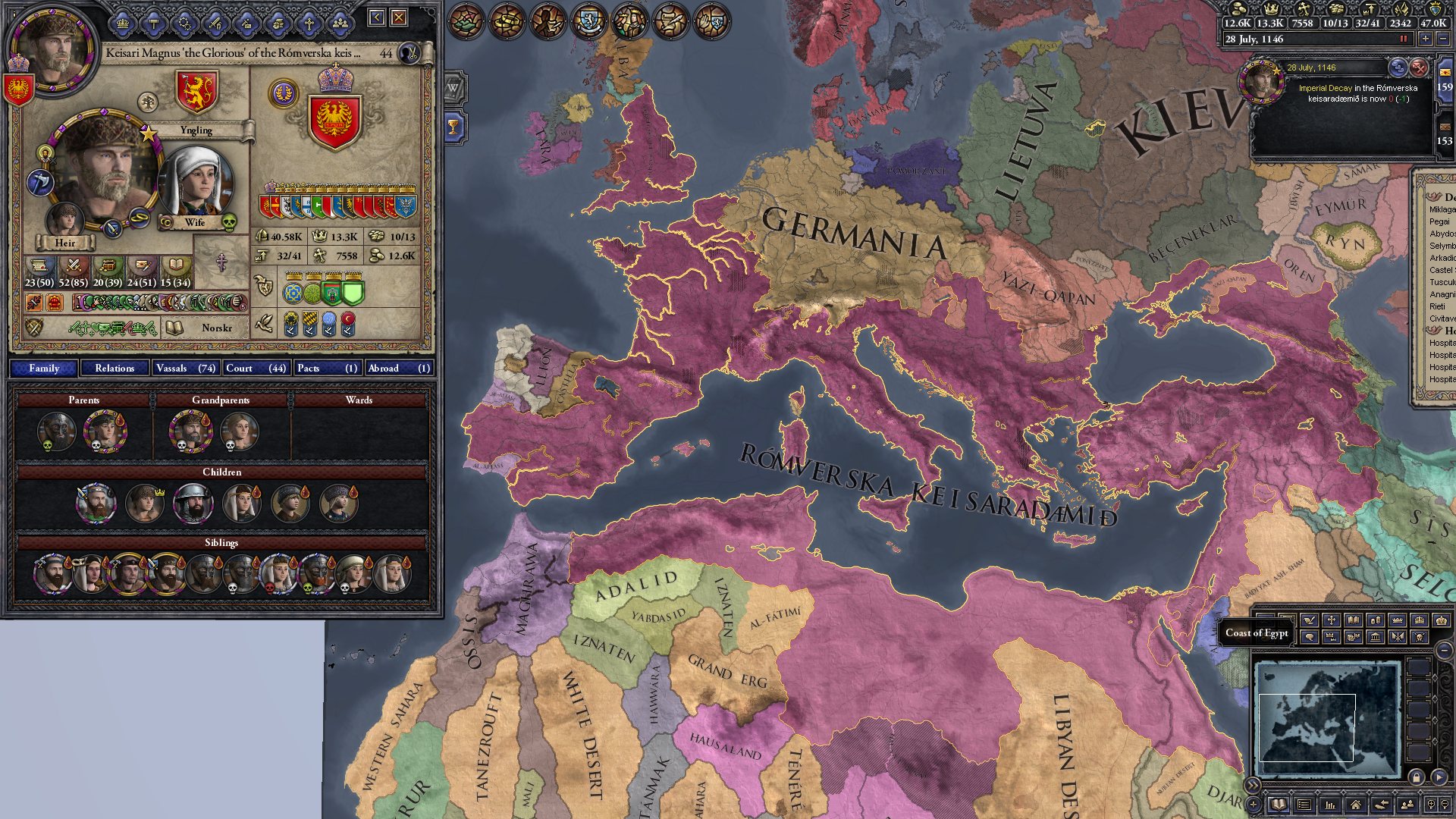Select the skull revolt risk map mode icon

click(1420, 637)
